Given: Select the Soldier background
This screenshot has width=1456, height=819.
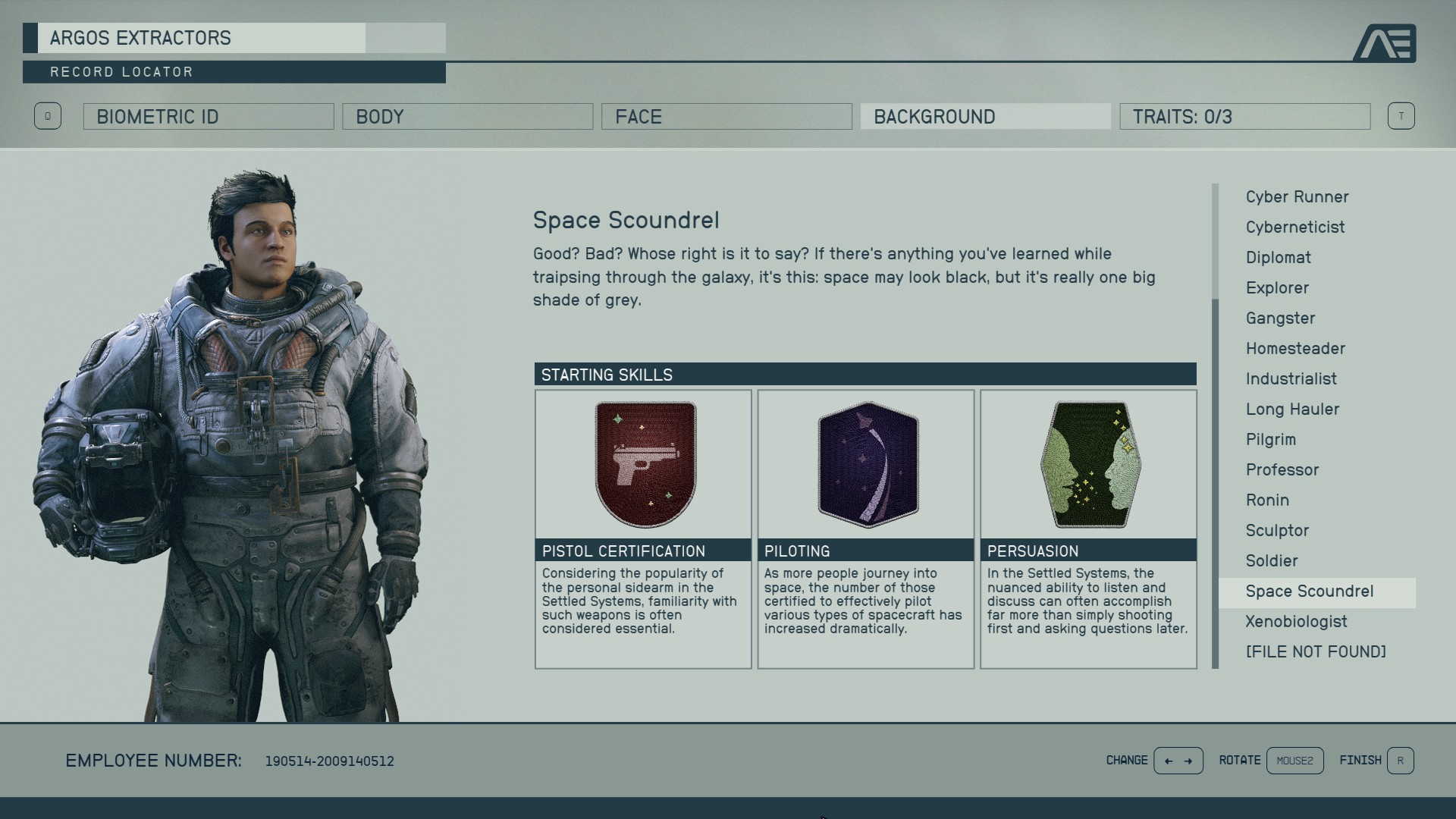Looking at the screenshot, I should 1272,560.
